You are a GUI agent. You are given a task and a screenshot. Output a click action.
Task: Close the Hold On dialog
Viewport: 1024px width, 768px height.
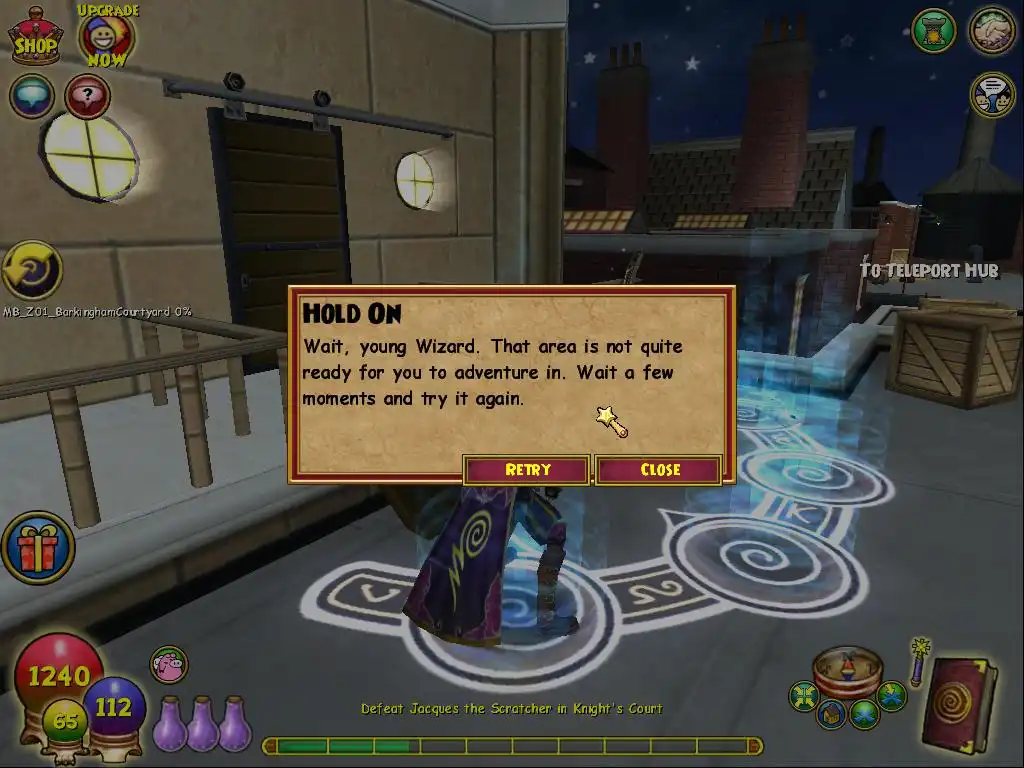click(x=660, y=470)
